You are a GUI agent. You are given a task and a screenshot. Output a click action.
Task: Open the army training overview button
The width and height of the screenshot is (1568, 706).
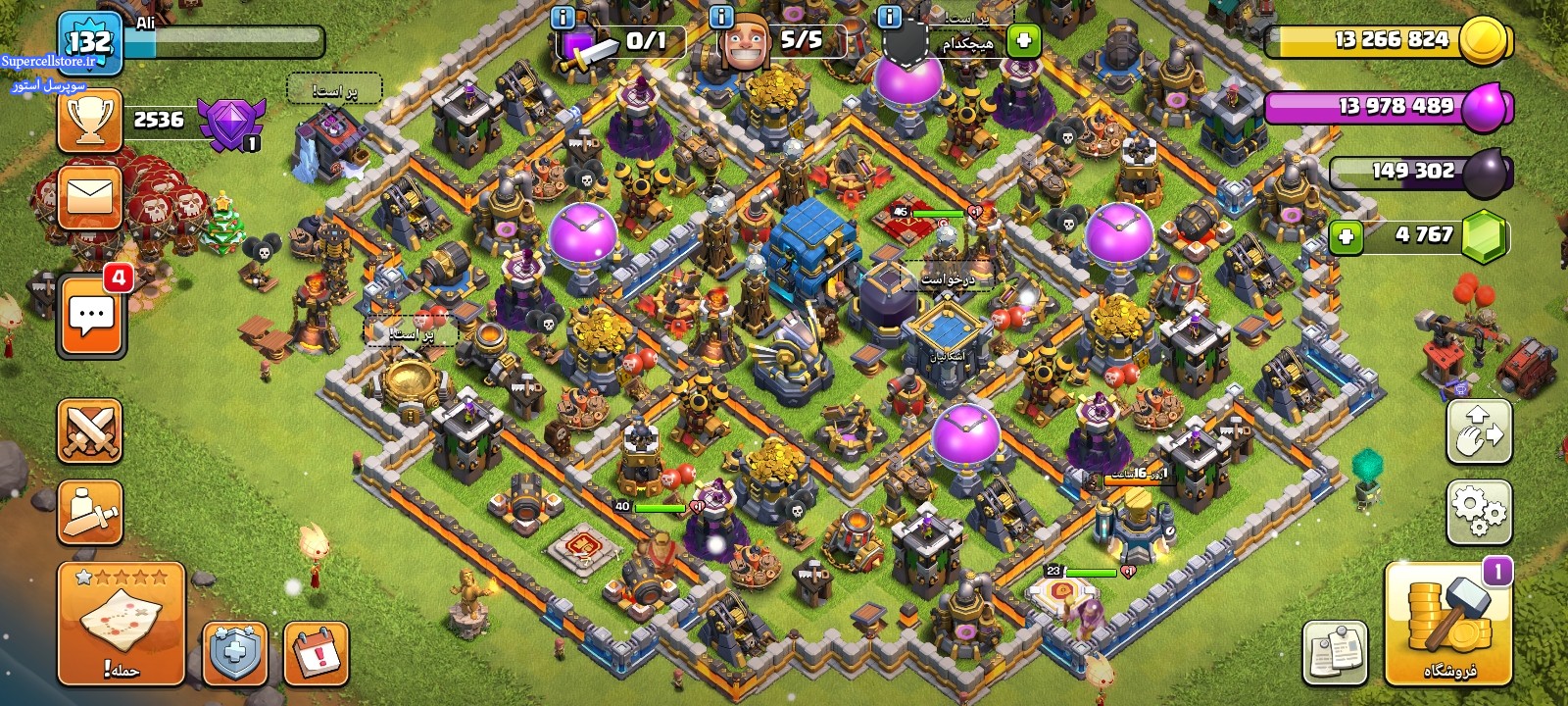pyautogui.click(x=90, y=511)
